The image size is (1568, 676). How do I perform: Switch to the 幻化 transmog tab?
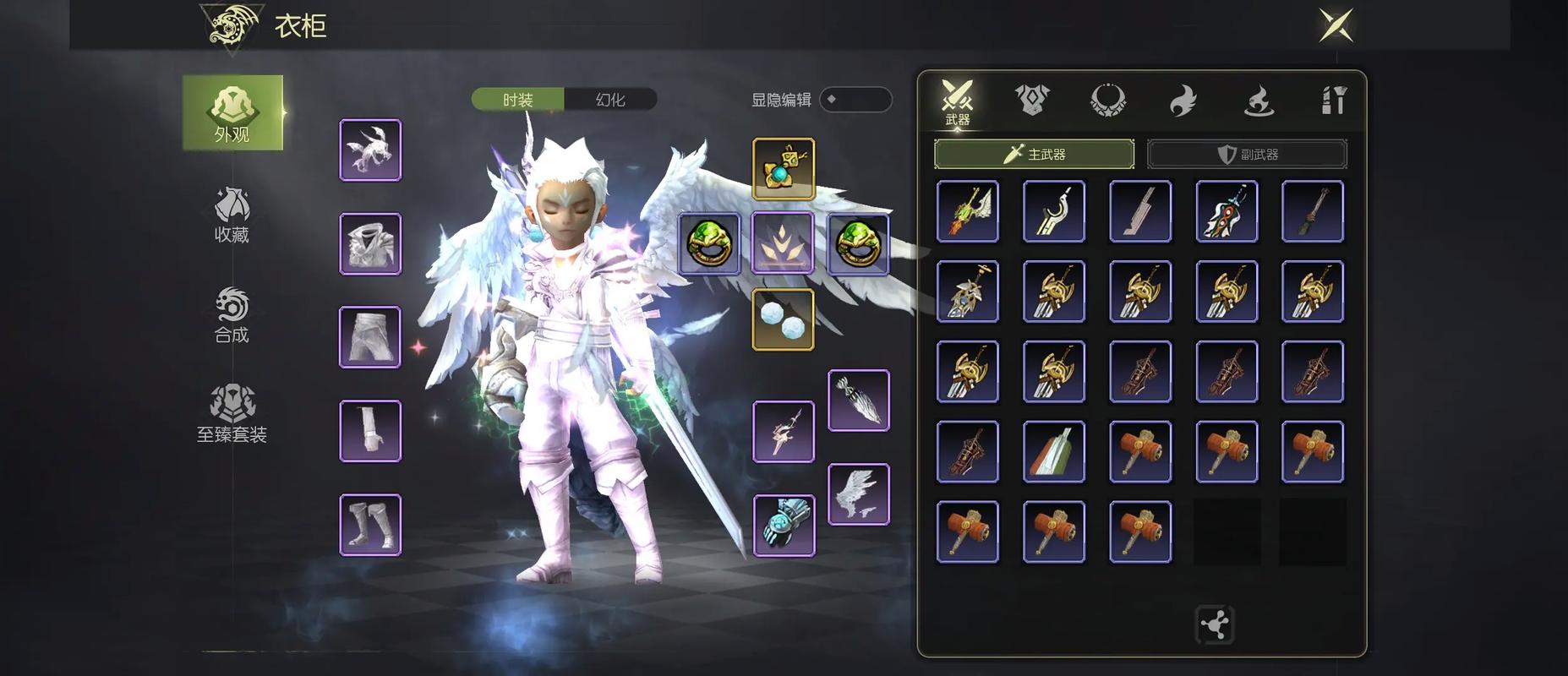[610, 100]
